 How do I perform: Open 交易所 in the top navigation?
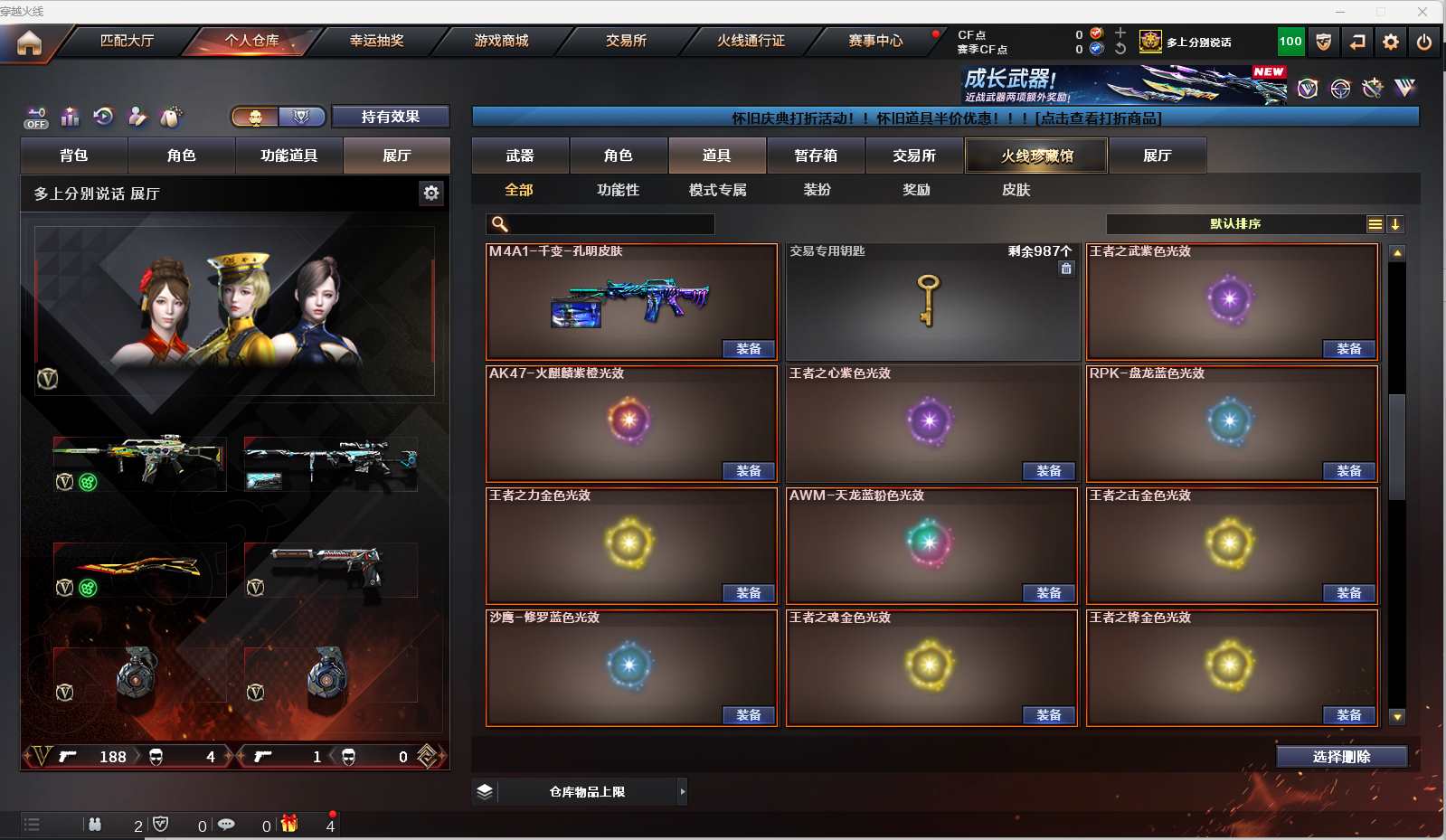pos(626,41)
